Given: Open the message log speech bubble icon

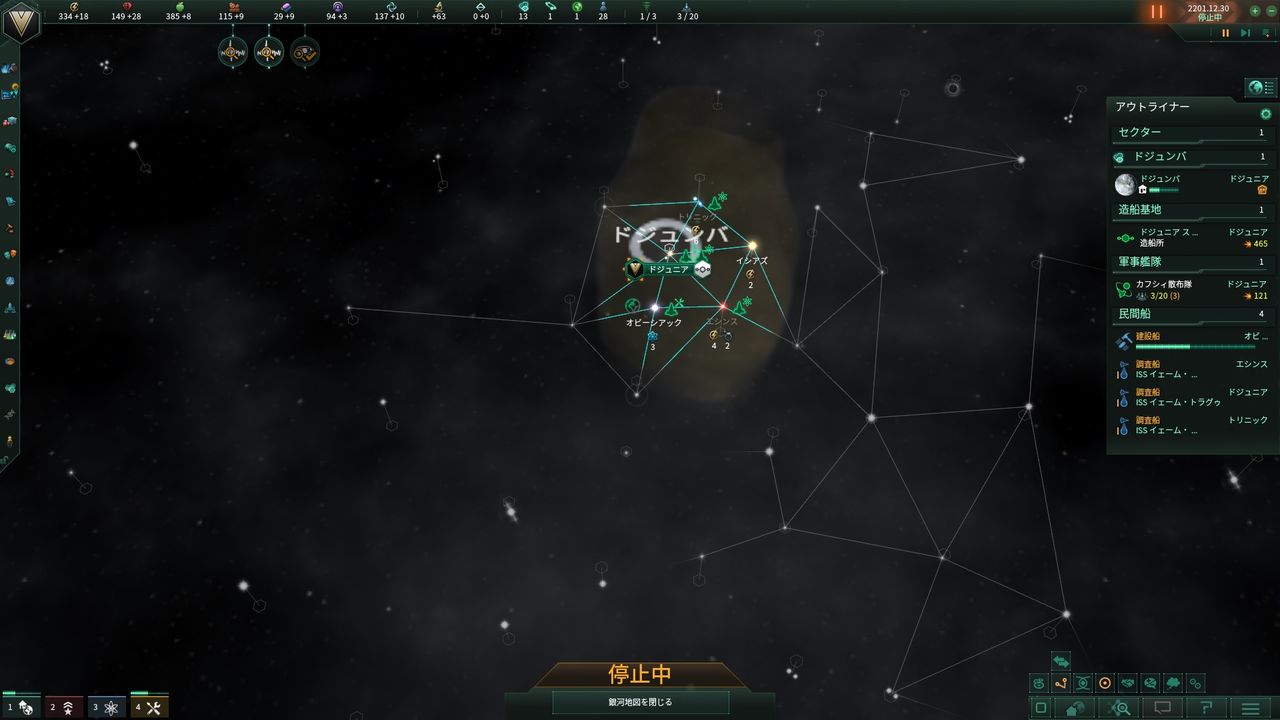Looking at the screenshot, I should click(x=1161, y=707).
